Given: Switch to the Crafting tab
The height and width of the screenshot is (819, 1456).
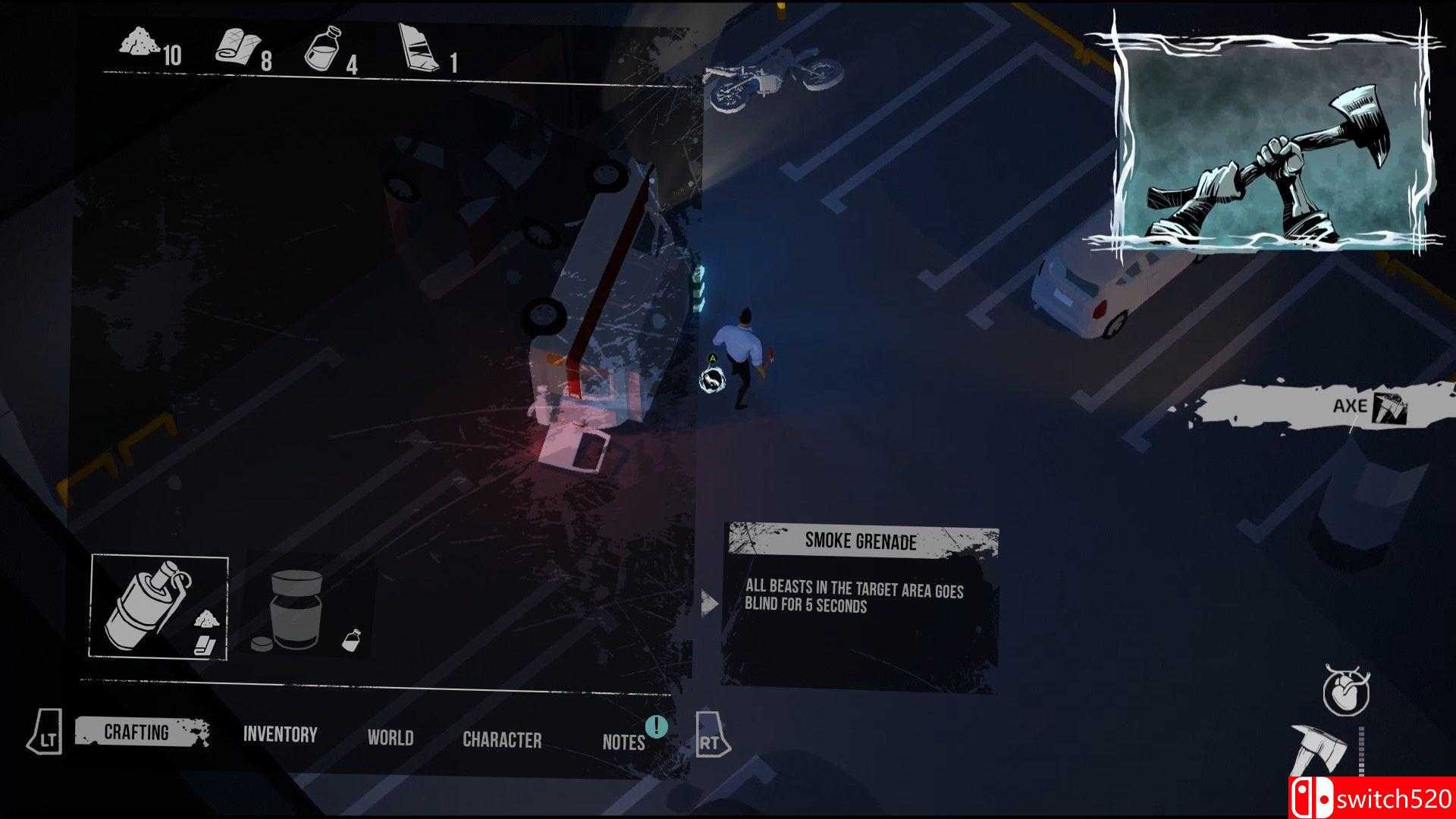Looking at the screenshot, I should (137, 733).
